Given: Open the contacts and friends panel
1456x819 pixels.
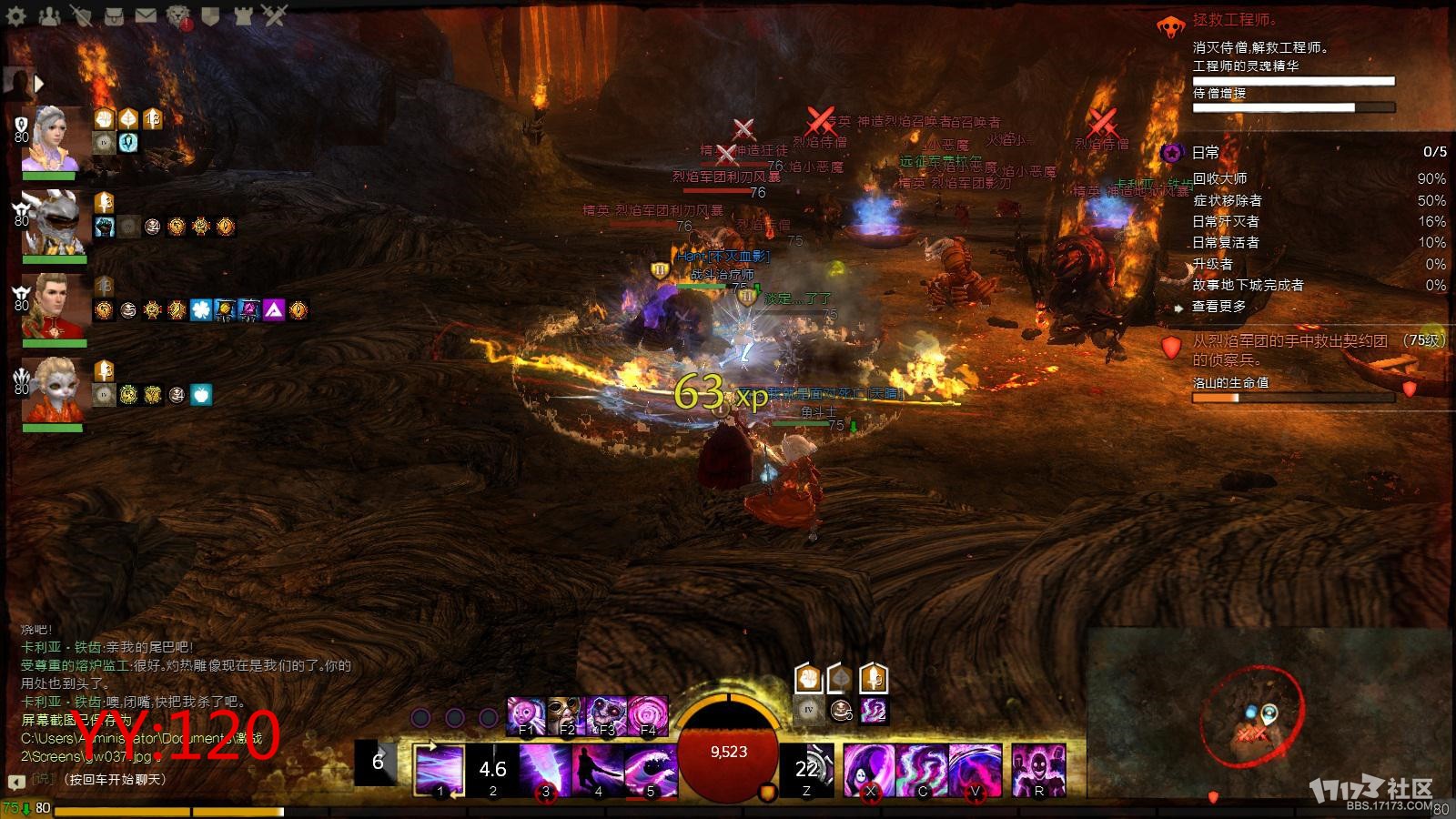Looking at the screenshot, I should pyautogui.click(x=49, y=15).
